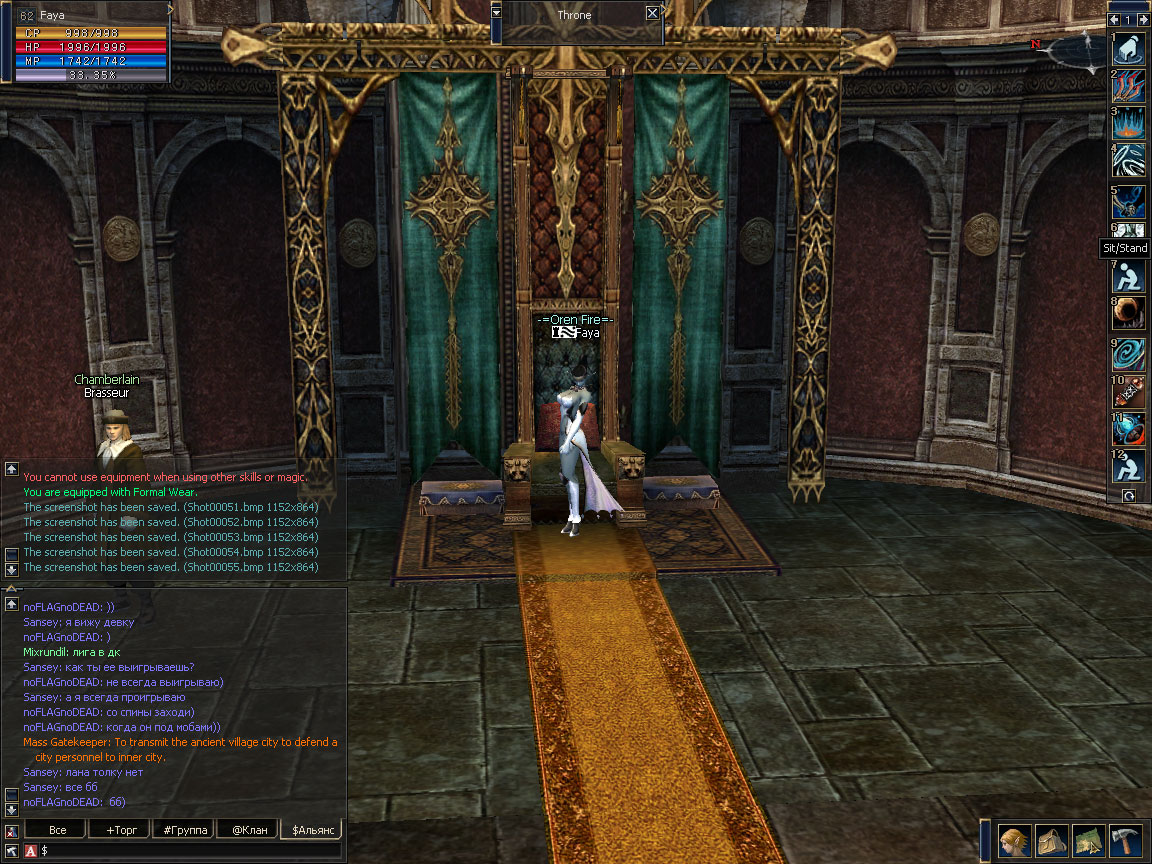Go to the next shortcut bar page
The height and width of the screenshot is (864, 1152).
coord(1143,19)
